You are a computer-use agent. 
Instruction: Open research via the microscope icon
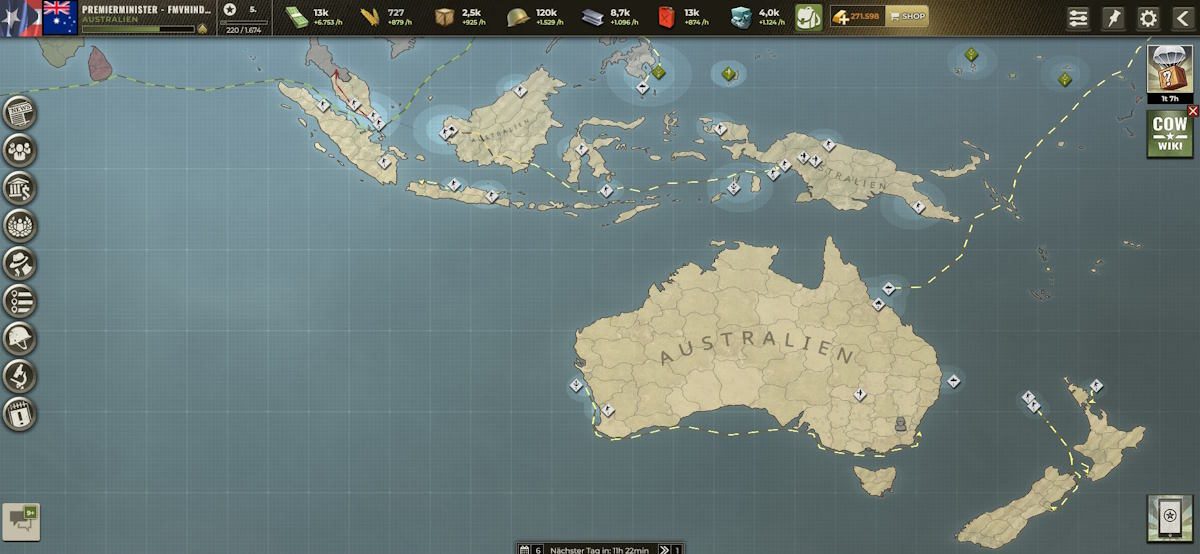point(19,375)
